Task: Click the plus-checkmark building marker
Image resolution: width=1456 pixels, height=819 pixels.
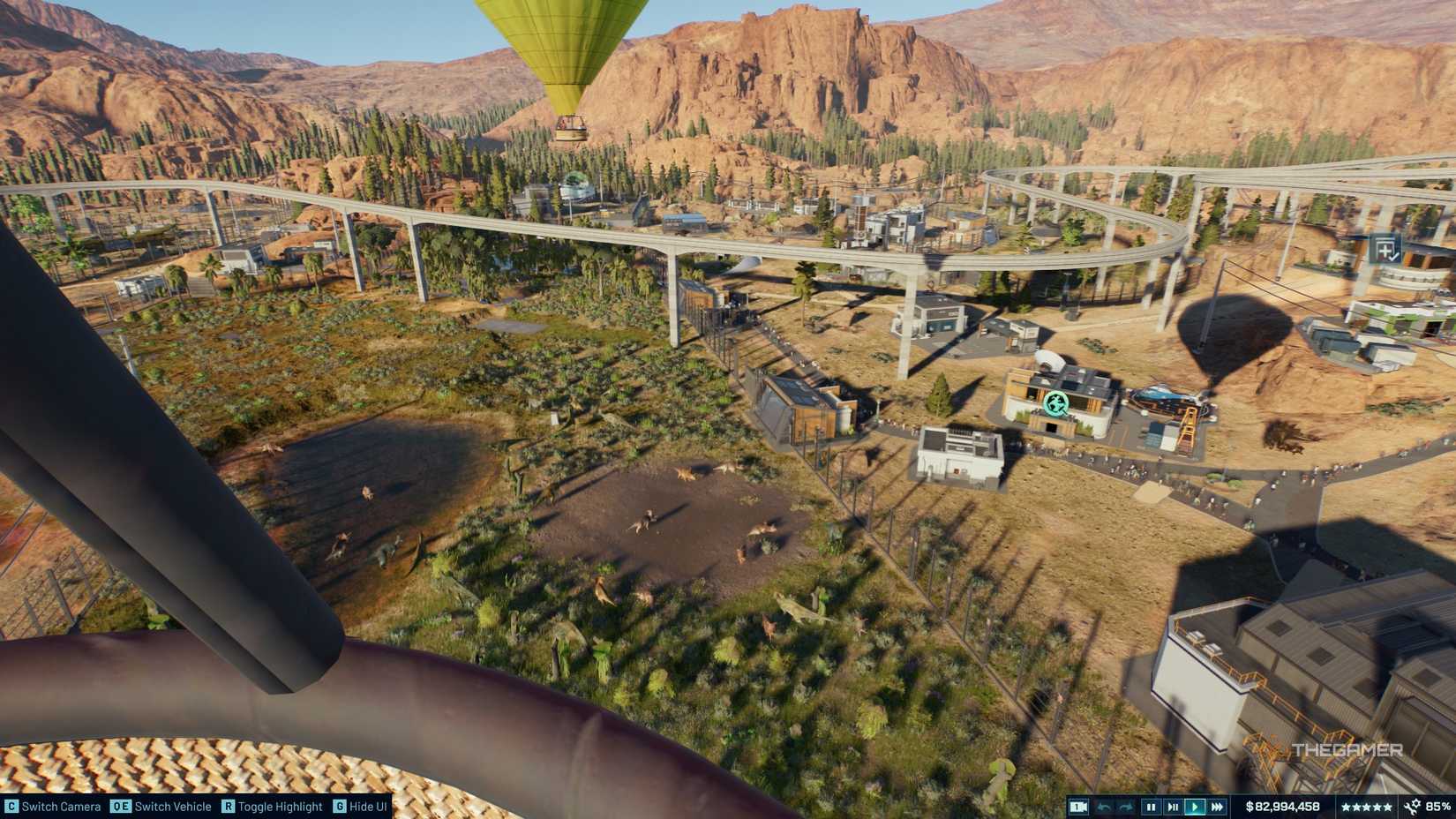Action: tap(1385, 250)
